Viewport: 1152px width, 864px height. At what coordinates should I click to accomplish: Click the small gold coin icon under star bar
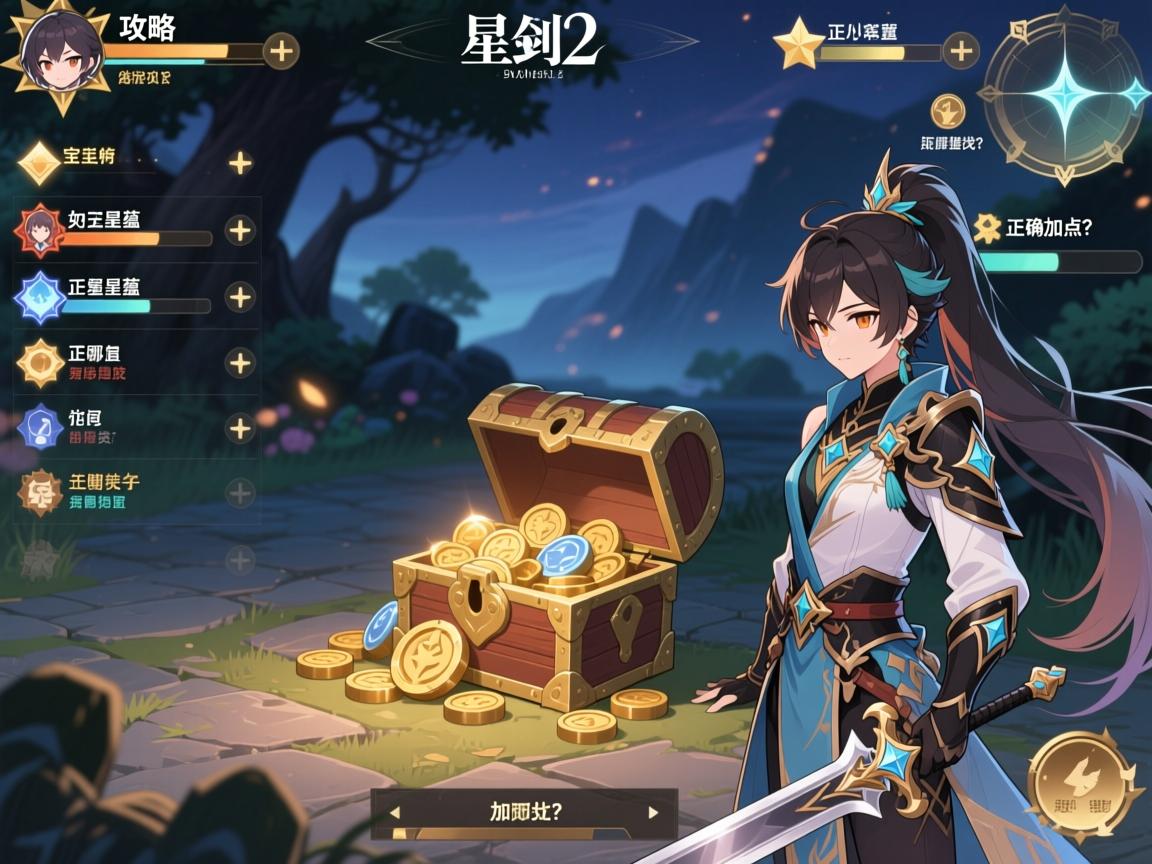947,111
